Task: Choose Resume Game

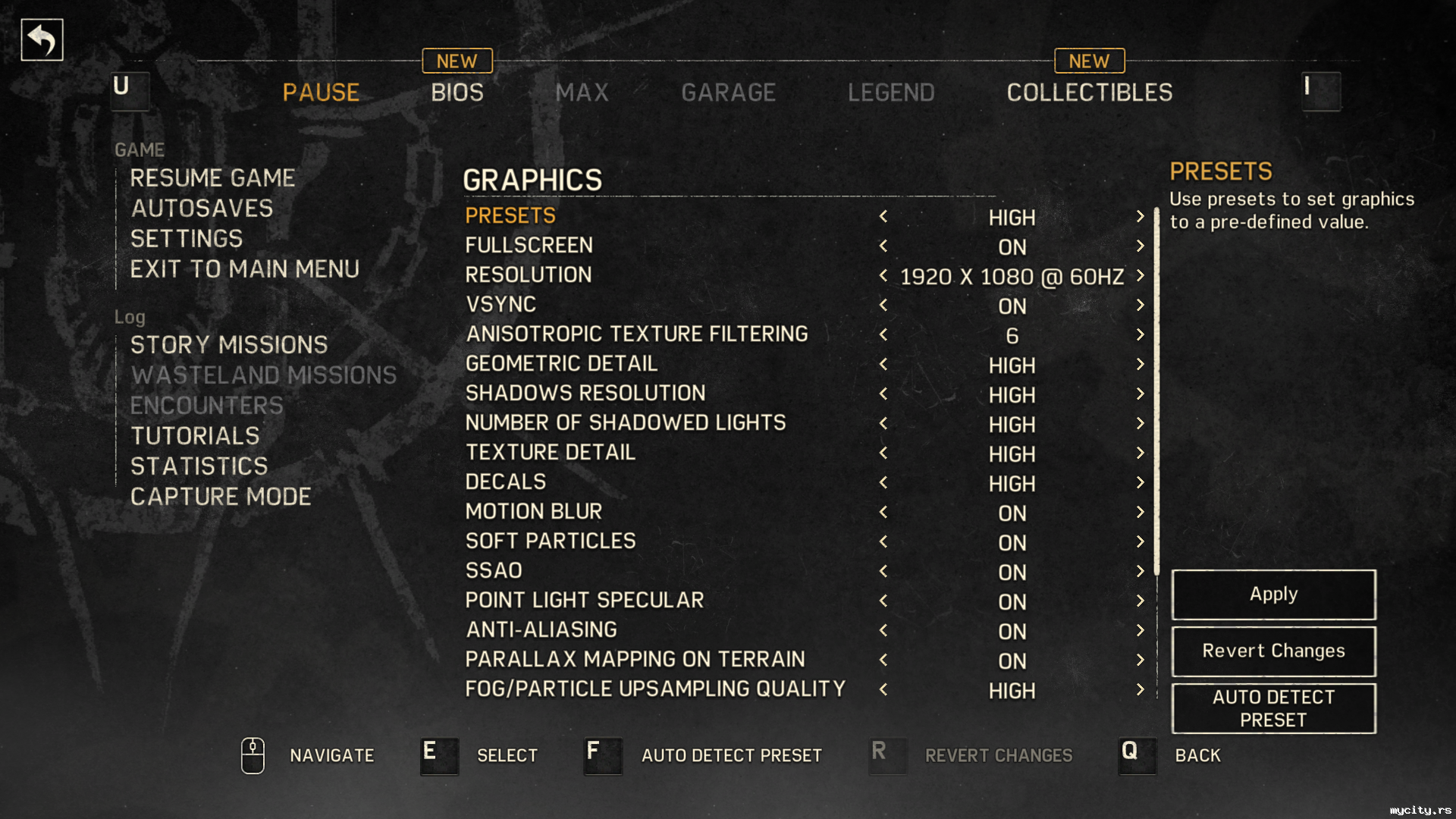Action: [x=212, y=178]
